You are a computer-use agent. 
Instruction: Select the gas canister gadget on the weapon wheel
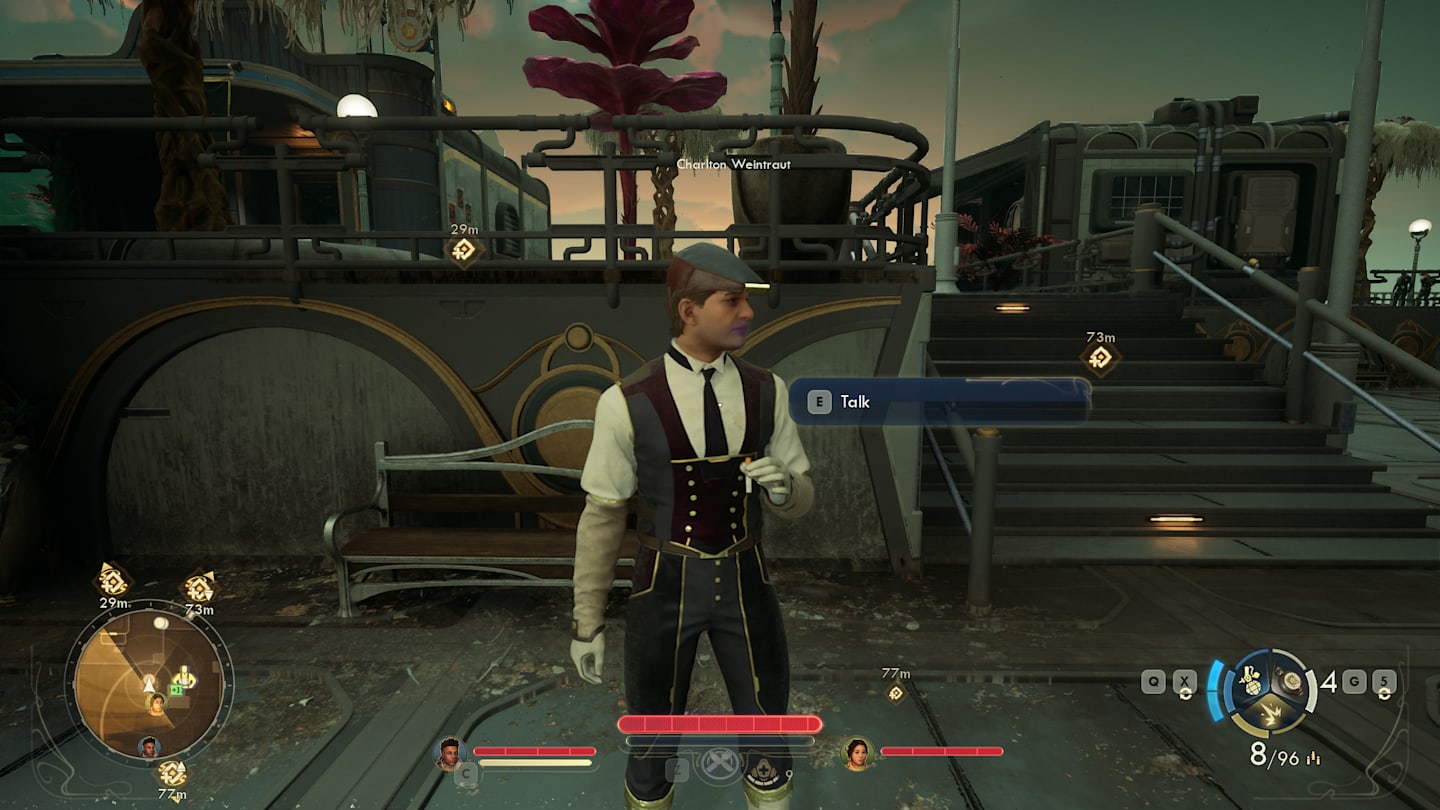point(1291,680)
